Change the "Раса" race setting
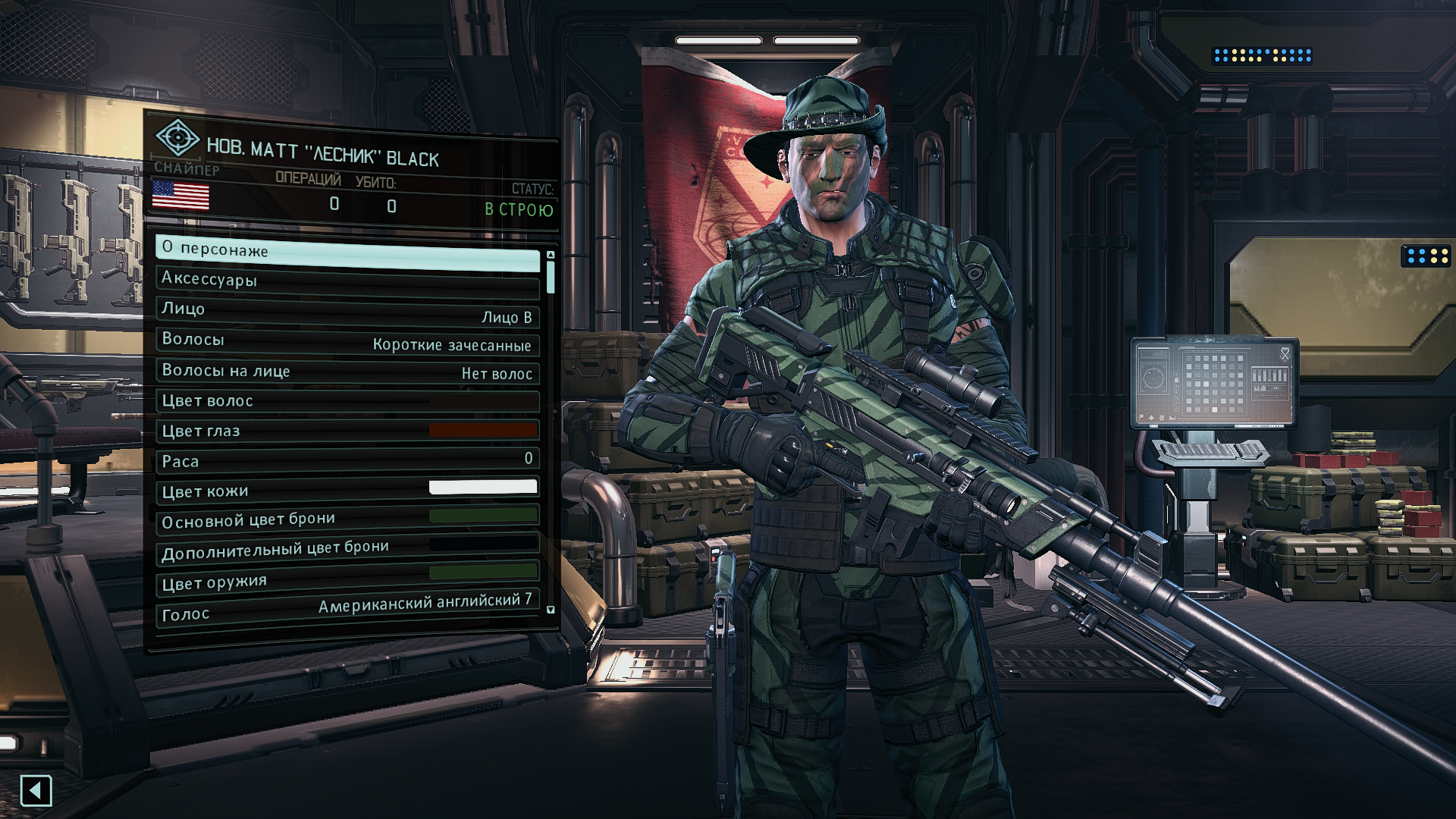1456x819 pixels. pyautogui.click(x=347, y=460)
